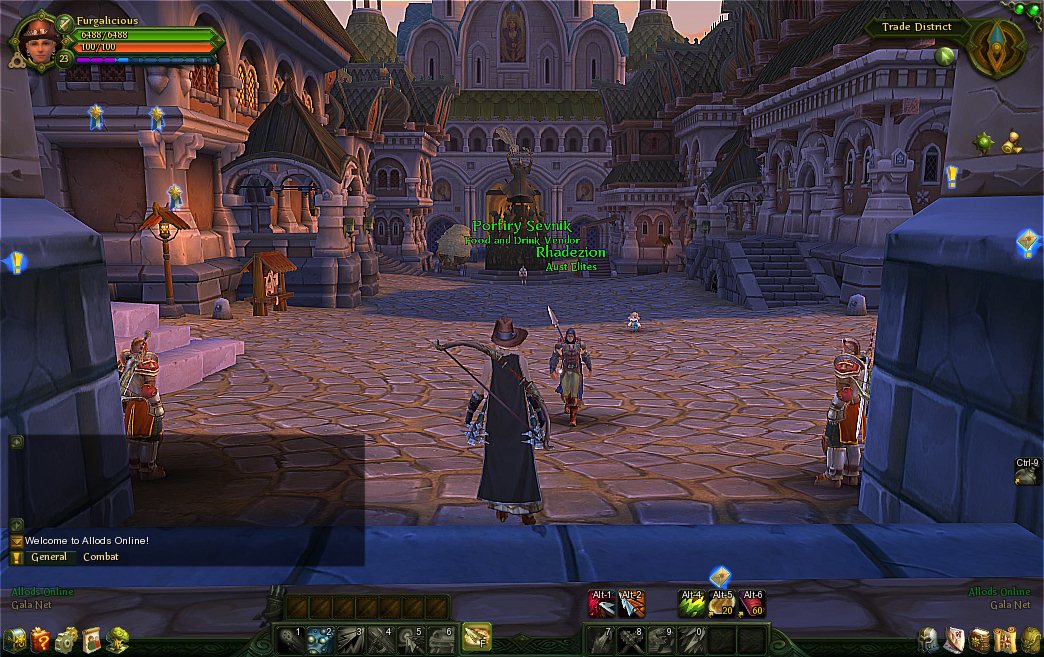The image size is (1044, 657).
Task: Open the green tree icon in the menu bar
Action: (117, 640)
